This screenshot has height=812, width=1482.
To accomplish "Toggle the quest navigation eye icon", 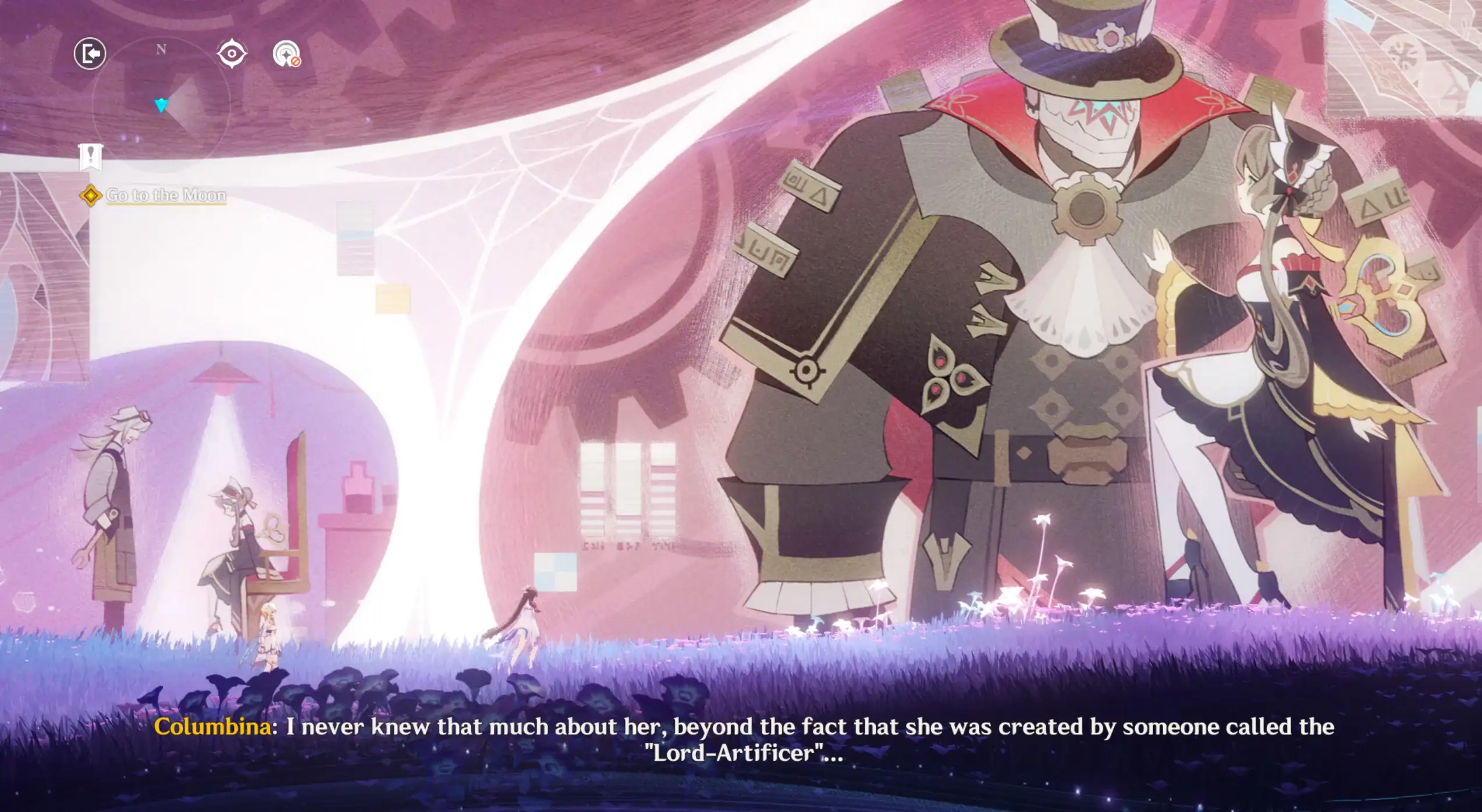I will tap(232, 53).
